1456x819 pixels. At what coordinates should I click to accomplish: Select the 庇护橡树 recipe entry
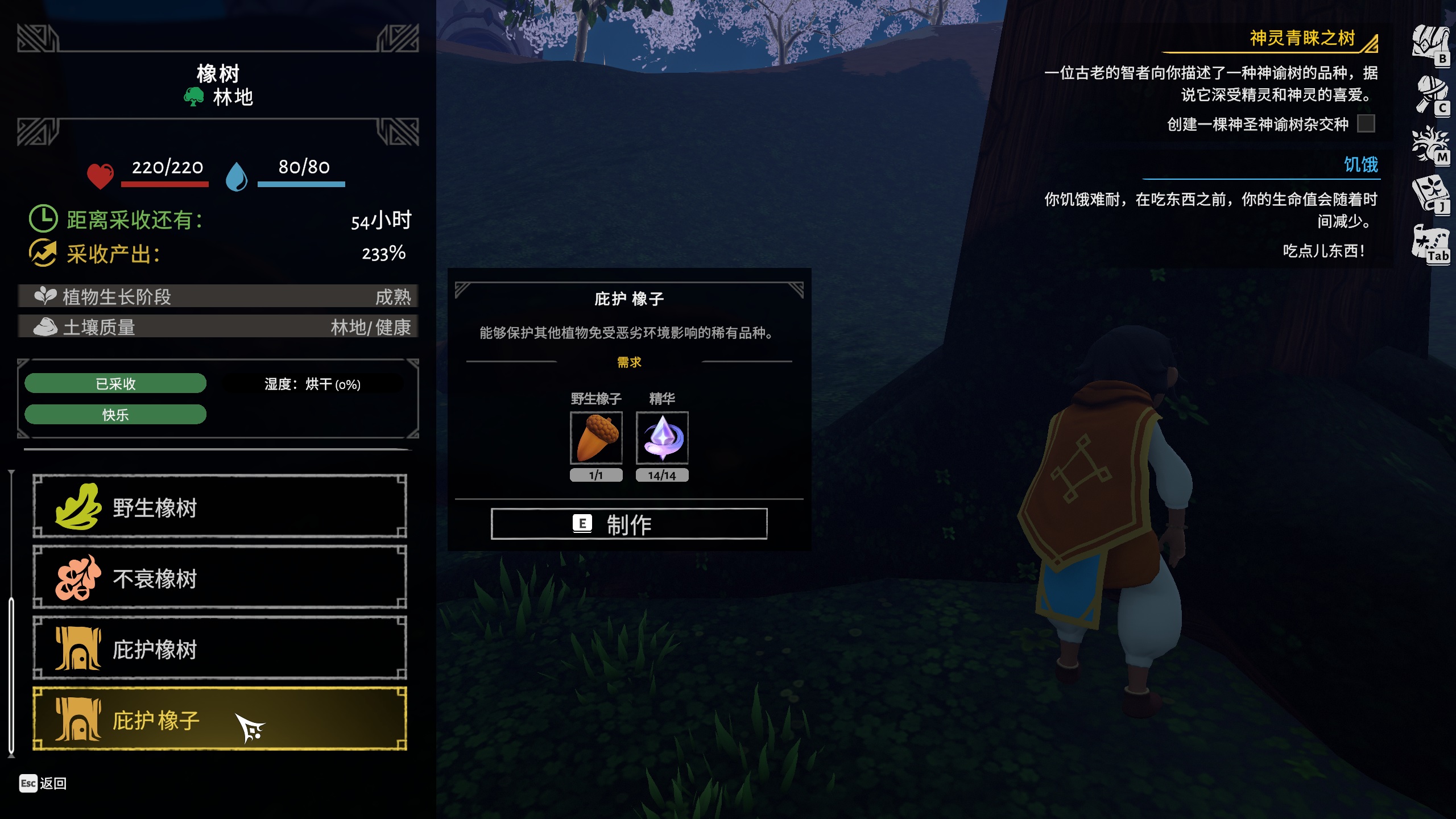220,648
